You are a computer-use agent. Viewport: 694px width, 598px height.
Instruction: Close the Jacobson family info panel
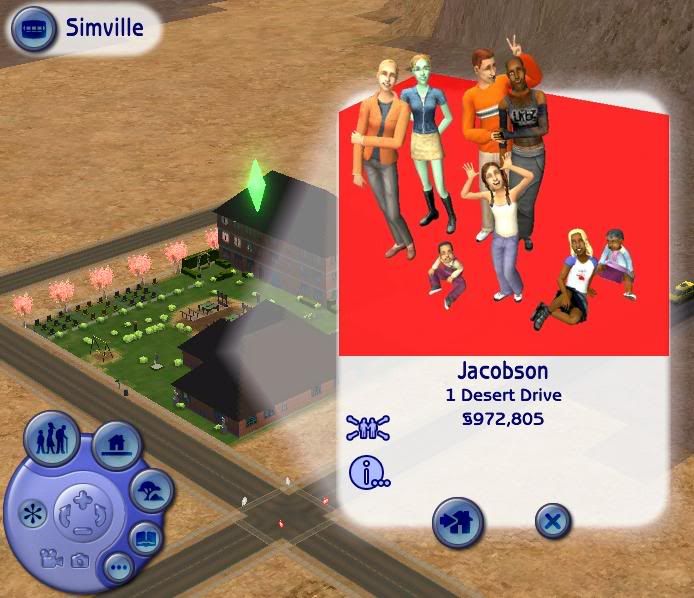(552, 521)
